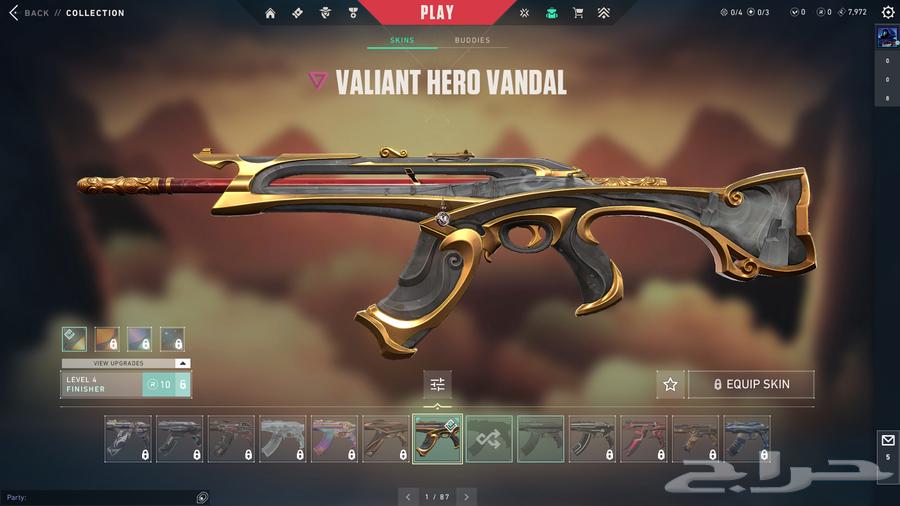Viewport: 900px width, 506px height.
Task: Open the settings gear
Action: 887,12
